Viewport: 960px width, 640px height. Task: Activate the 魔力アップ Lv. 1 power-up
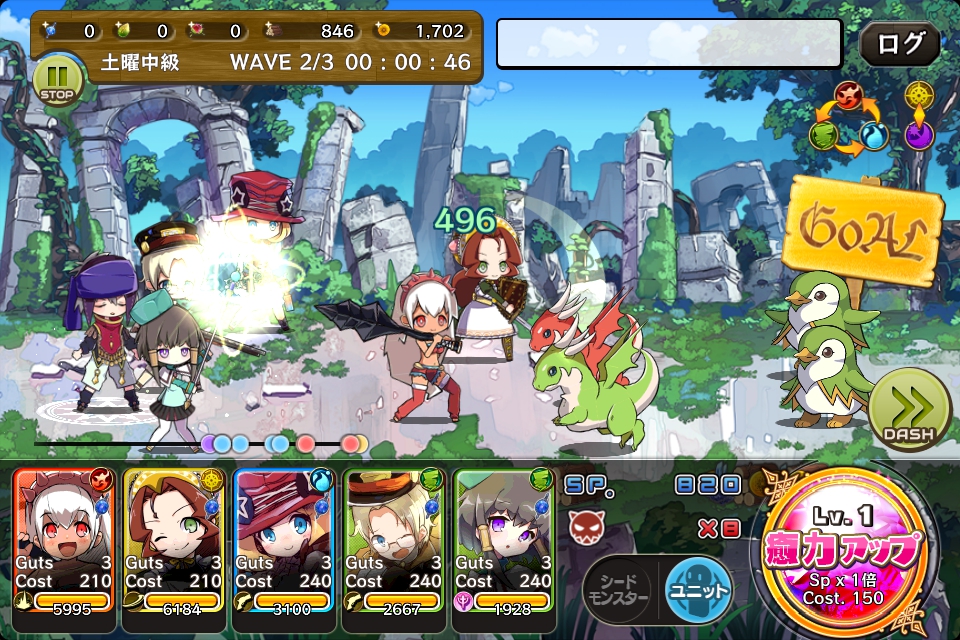point(848,552)
